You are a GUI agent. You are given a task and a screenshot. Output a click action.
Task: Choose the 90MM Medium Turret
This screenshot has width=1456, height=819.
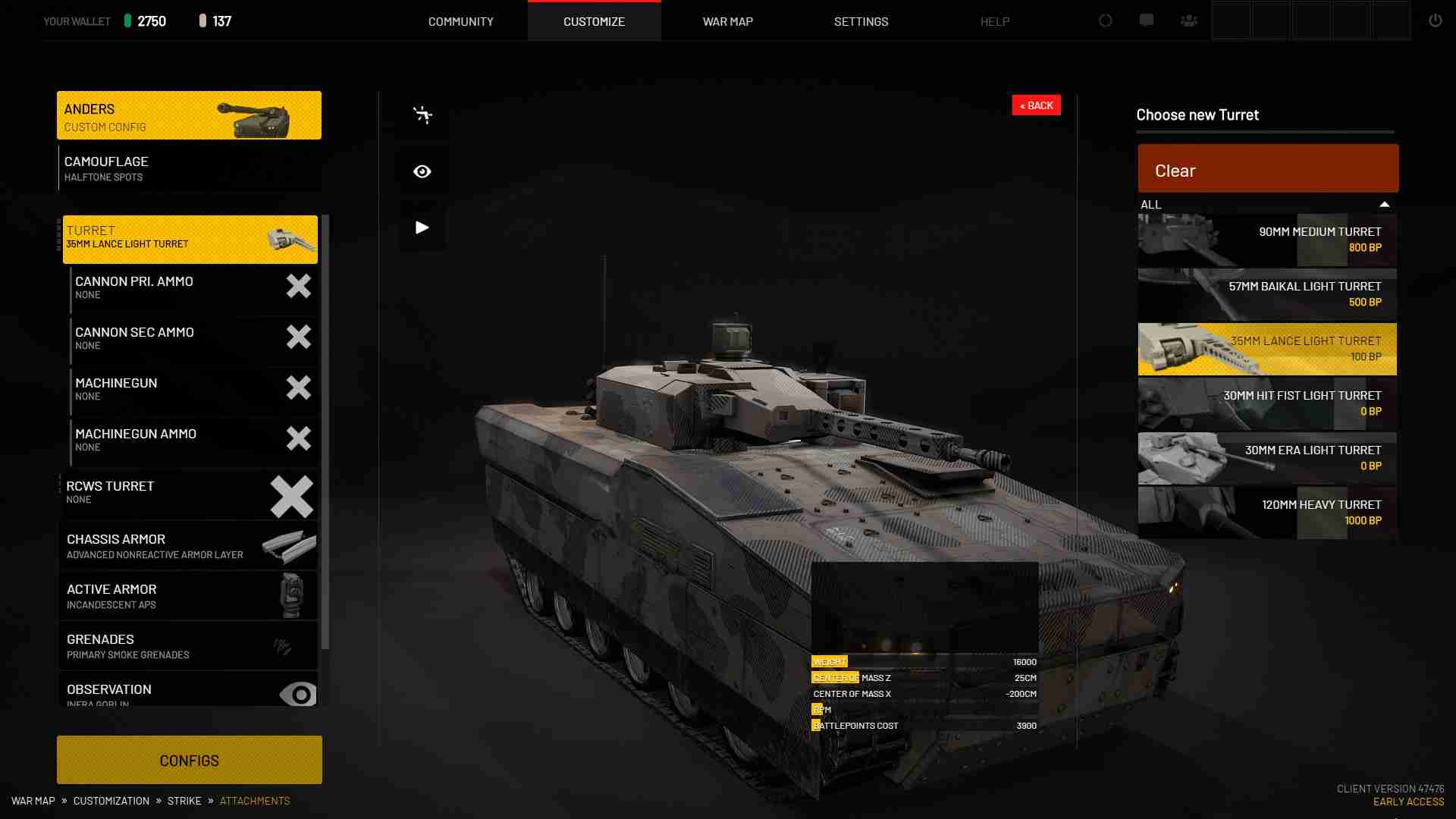[x=1266, y=240]
